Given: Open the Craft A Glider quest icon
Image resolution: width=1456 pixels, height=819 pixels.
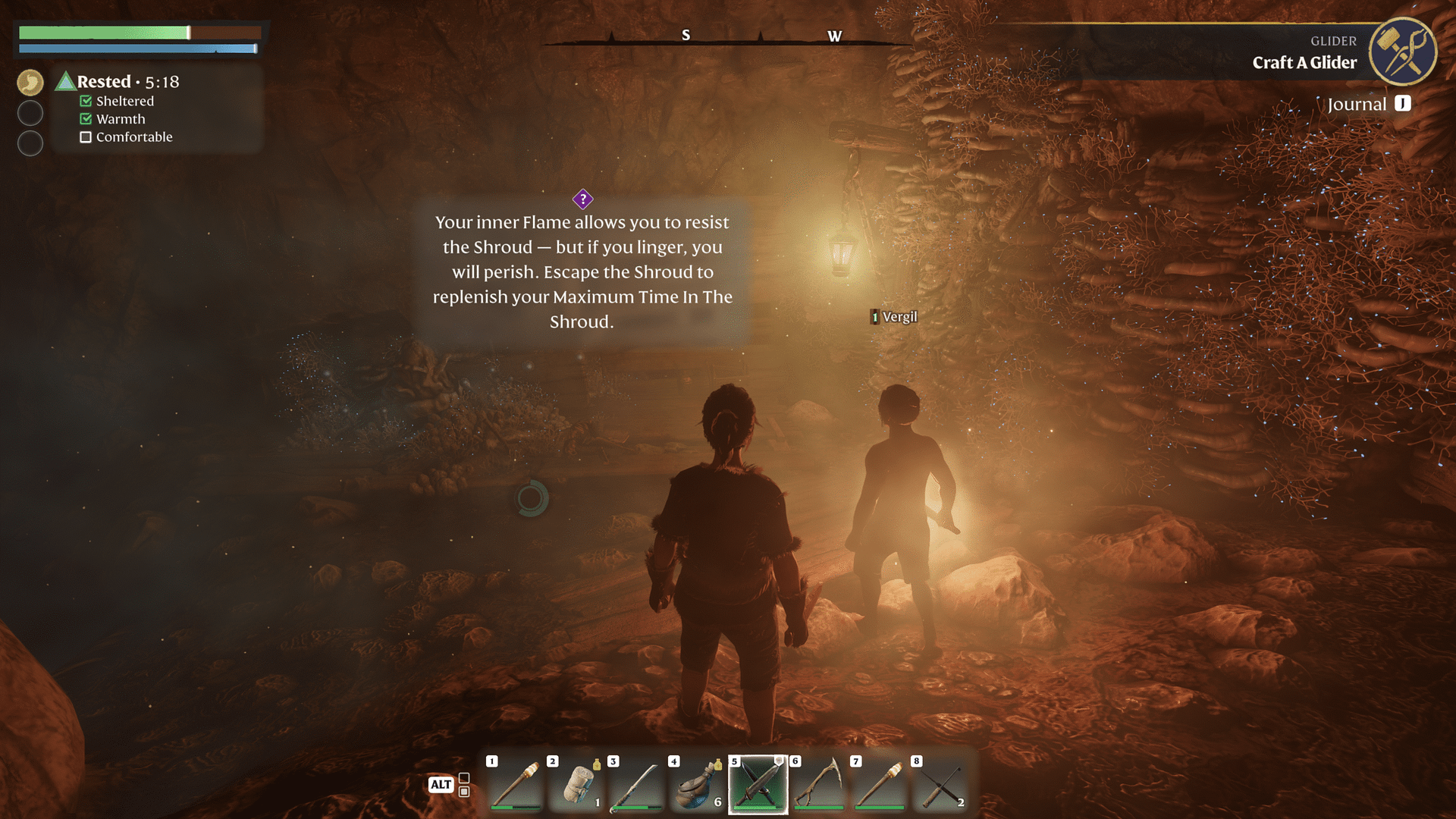Looking at the screenshot, I should [x=1402, y=52].
